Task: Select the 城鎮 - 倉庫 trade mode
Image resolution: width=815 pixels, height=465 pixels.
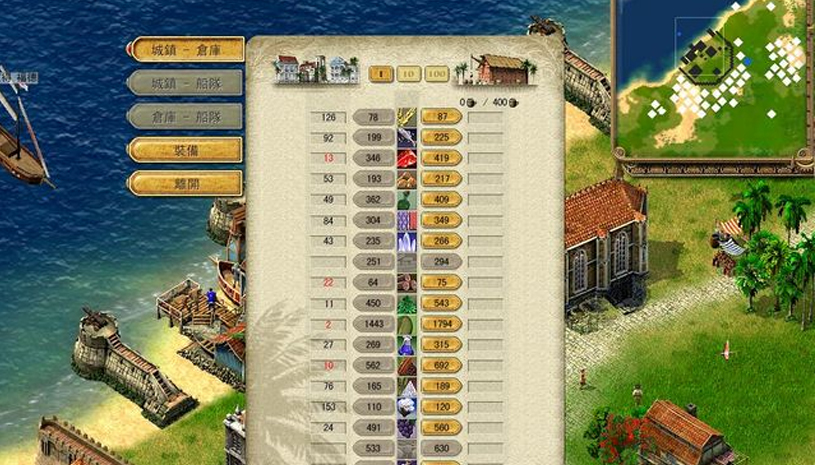Action: 186,49
